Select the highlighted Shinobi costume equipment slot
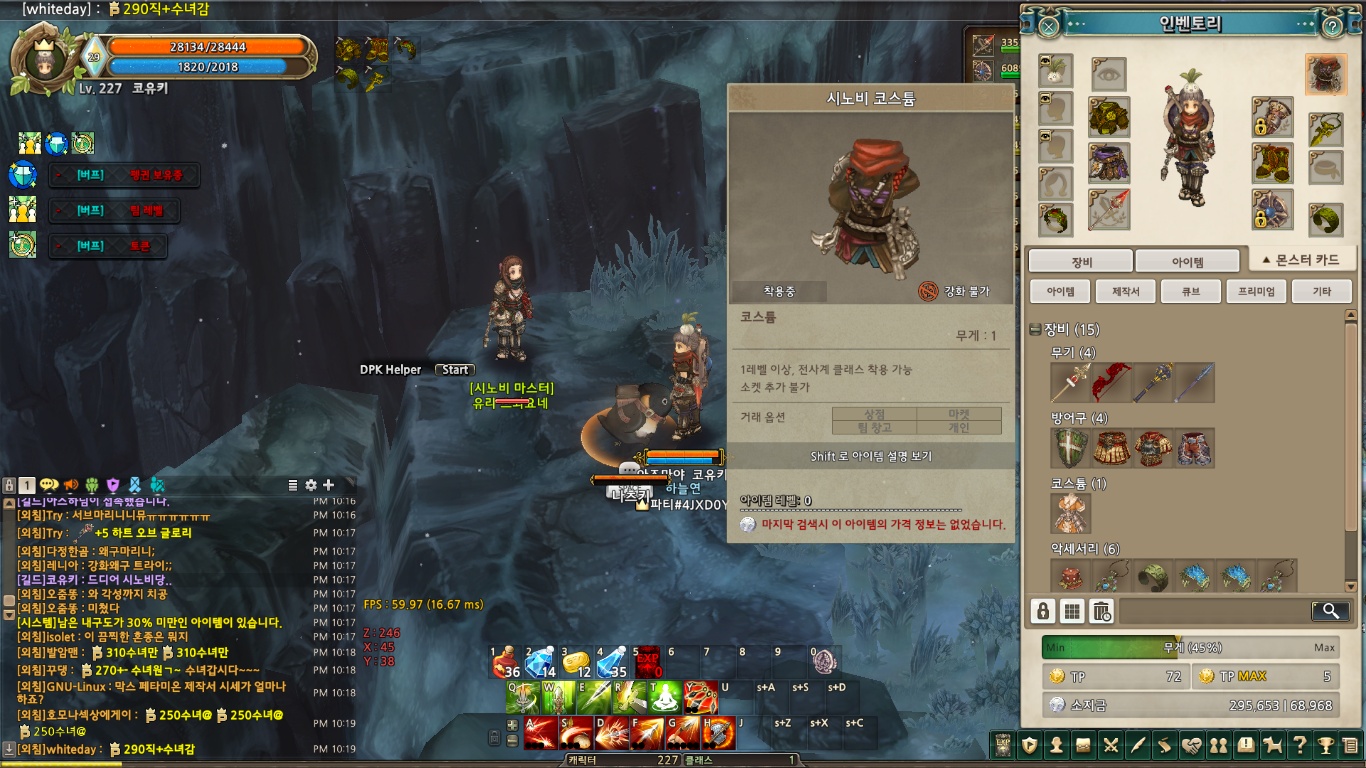The height and width of the screenshot is (768, 1366). pyautogui.click(x=1325, y=74)
